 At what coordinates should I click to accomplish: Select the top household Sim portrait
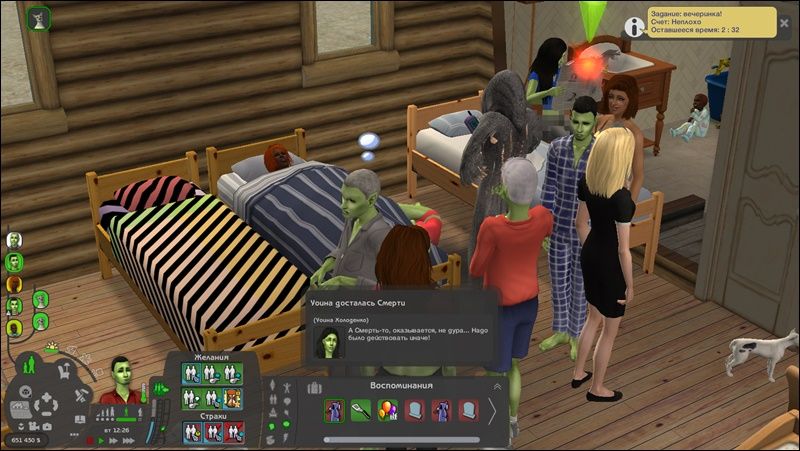coord(14,240)
